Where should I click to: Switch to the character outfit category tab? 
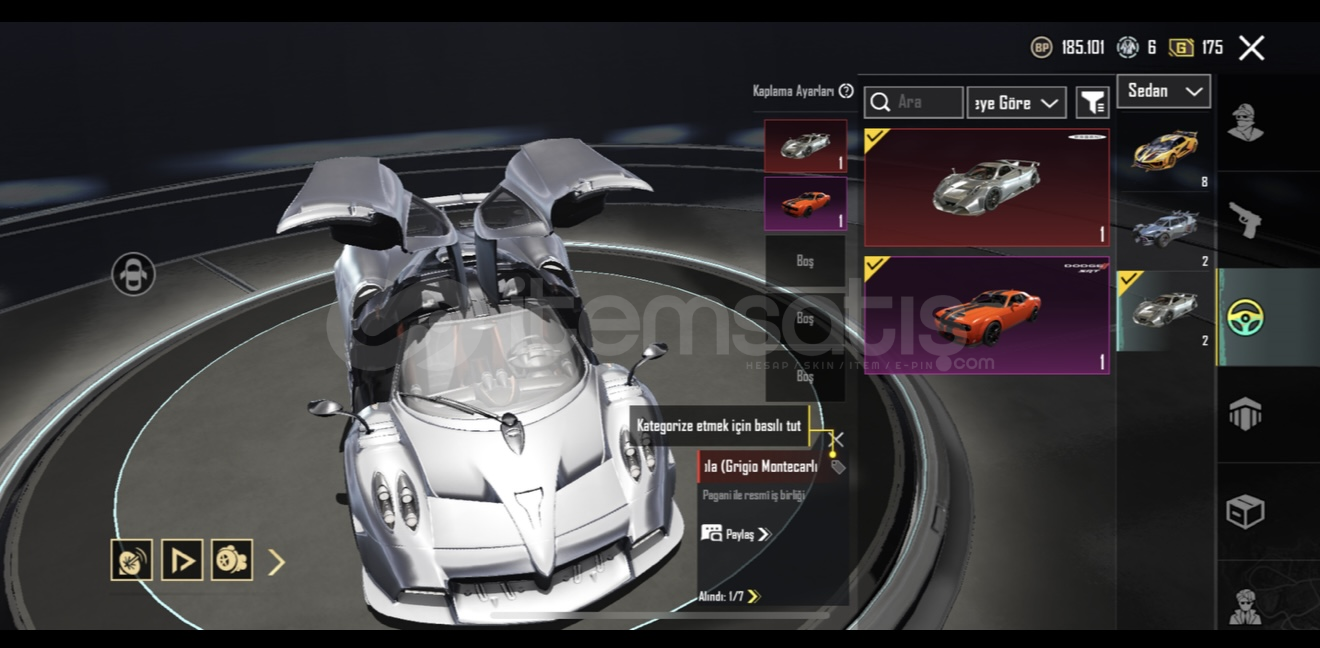(1245, 123)
